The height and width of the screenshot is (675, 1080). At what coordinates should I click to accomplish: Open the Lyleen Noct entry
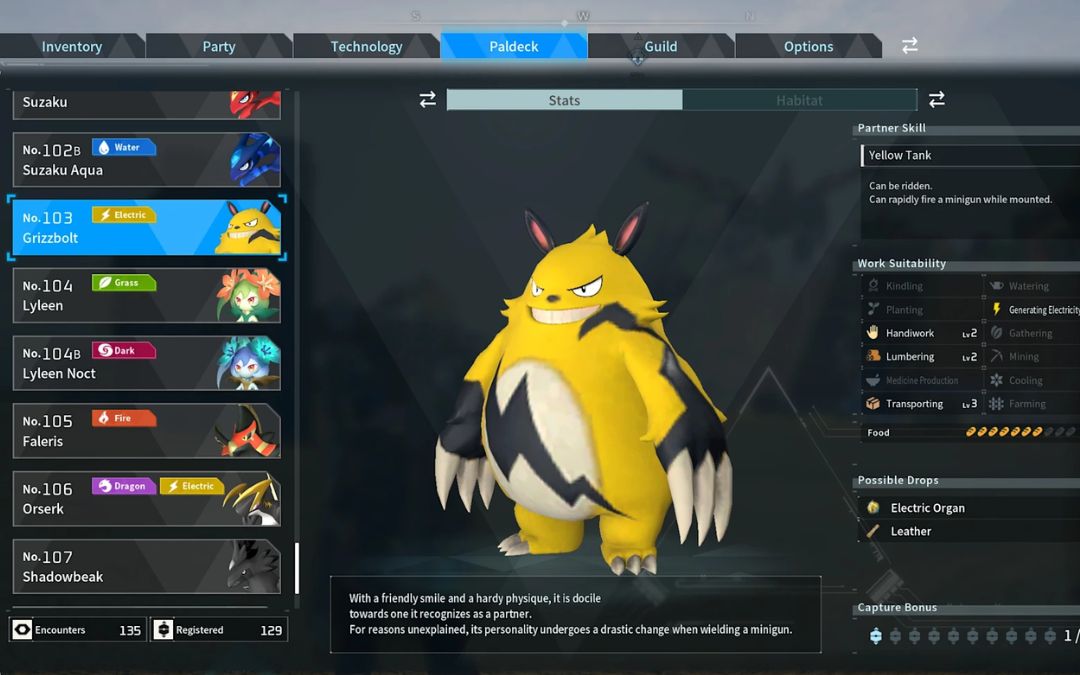tap(146, 363)
